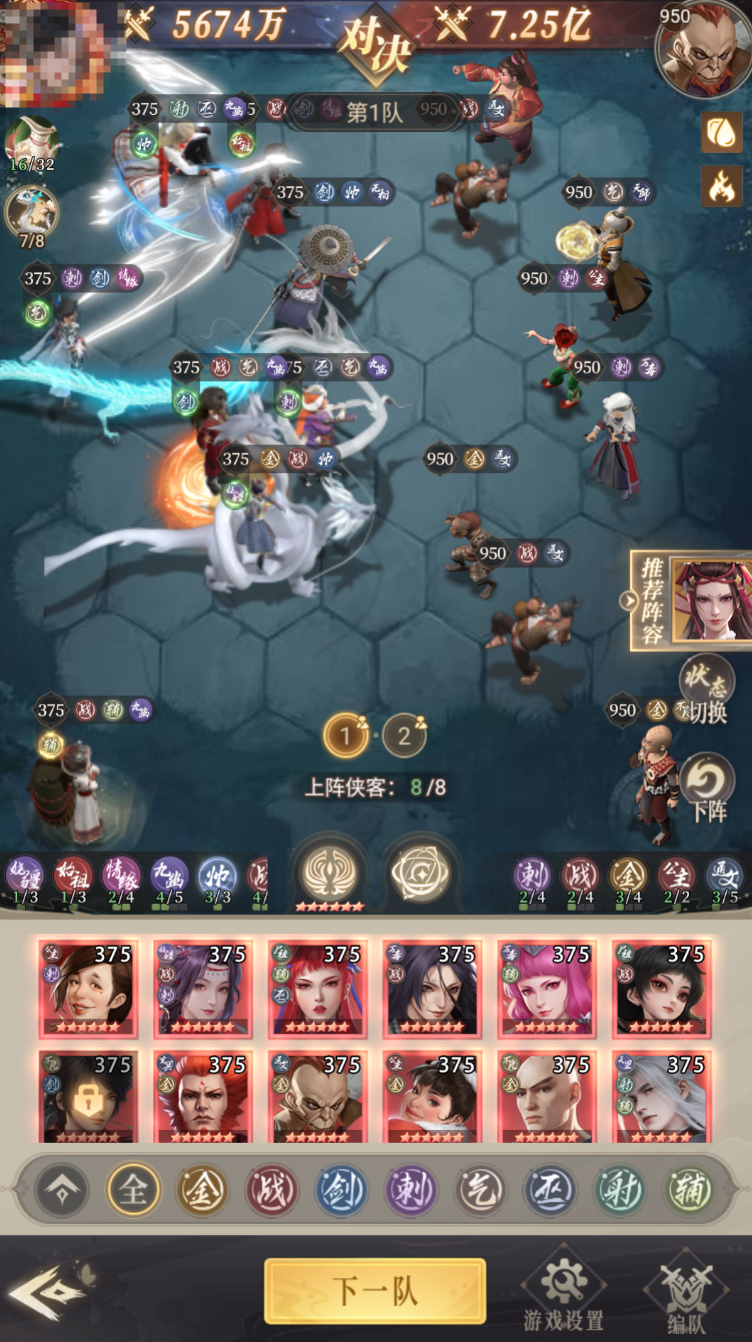The image size is (752, 1342).
Task: Open 游戏设置 game settings
Action: [565, 1289]
